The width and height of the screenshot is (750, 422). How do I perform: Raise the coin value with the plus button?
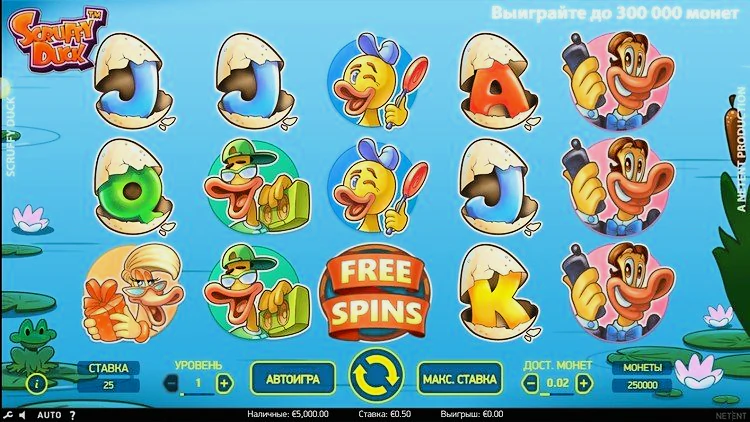pyautogui.click(x=584, y=383)
